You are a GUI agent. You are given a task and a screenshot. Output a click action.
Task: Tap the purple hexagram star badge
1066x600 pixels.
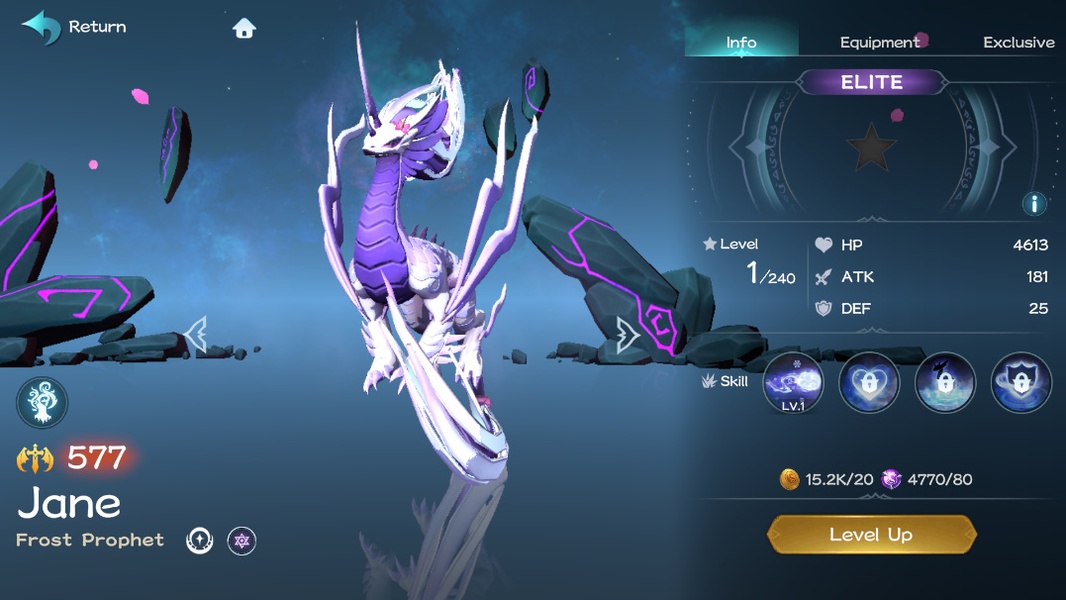(x=241, y=541)
